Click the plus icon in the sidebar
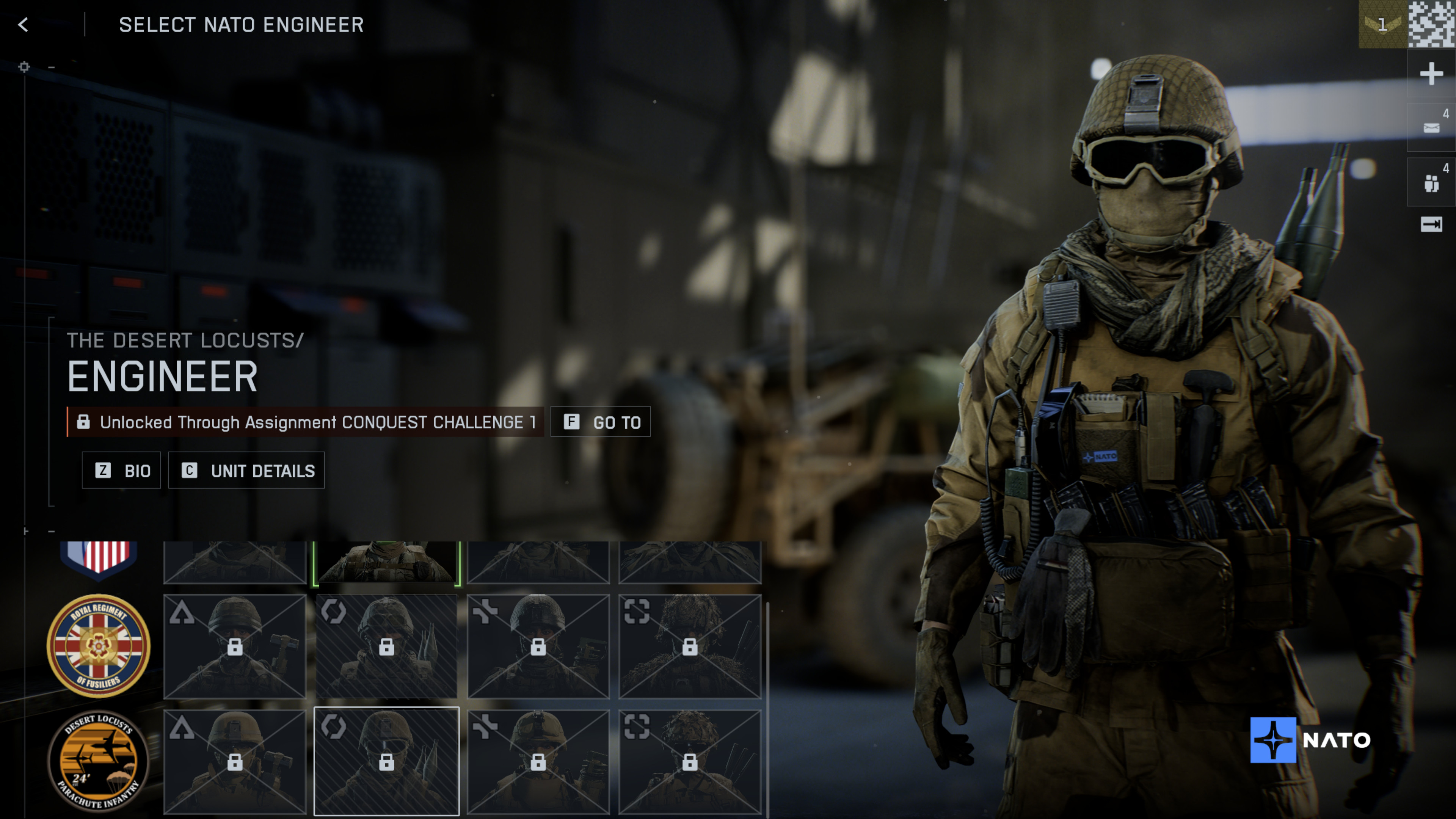Image resolution: width=1456 pixels, height=819 pixels. [x=1431, y=74]
